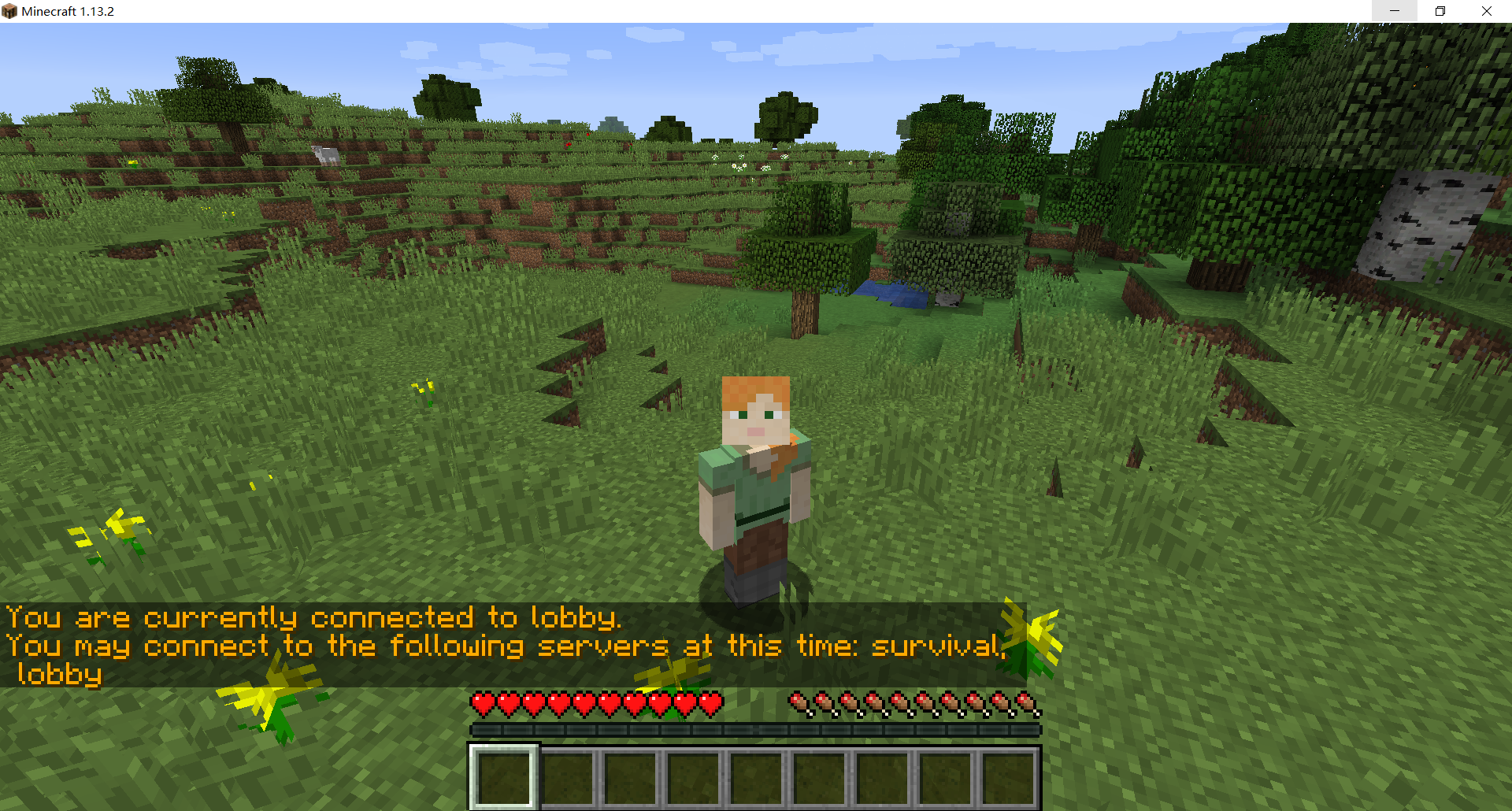Select the highlighted first hotbar slot
1512x811 pixels.
click(504, 776)
